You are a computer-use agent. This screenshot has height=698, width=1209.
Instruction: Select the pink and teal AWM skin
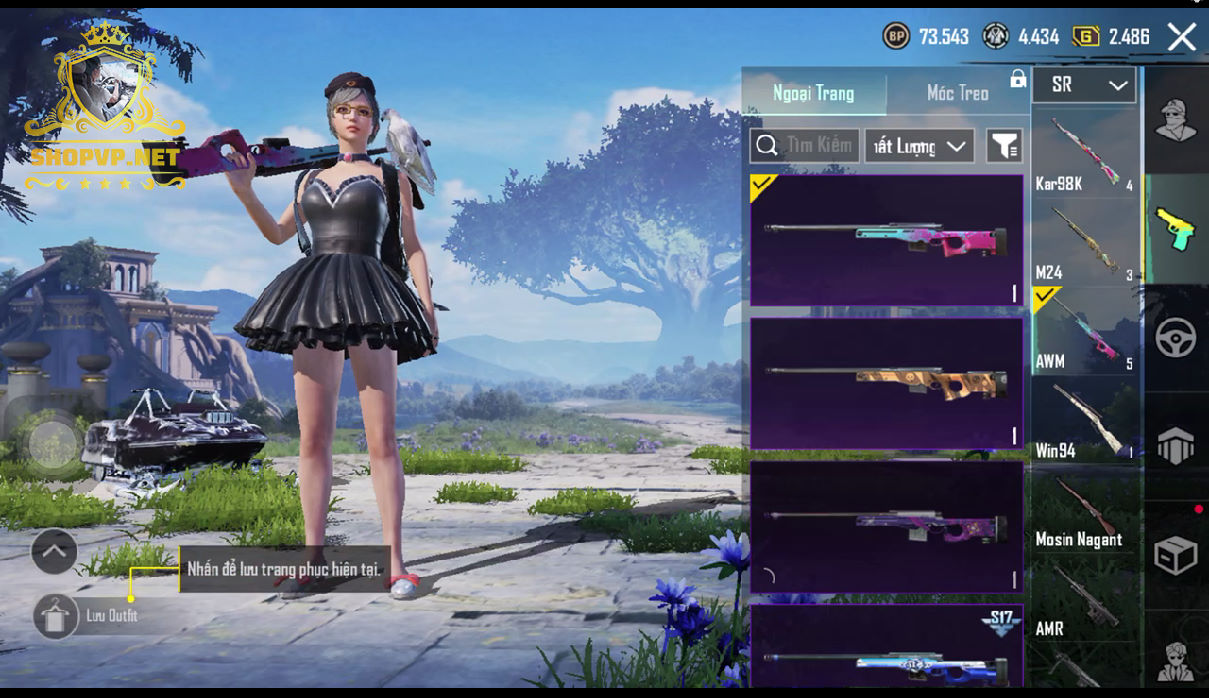pos(886,240)
